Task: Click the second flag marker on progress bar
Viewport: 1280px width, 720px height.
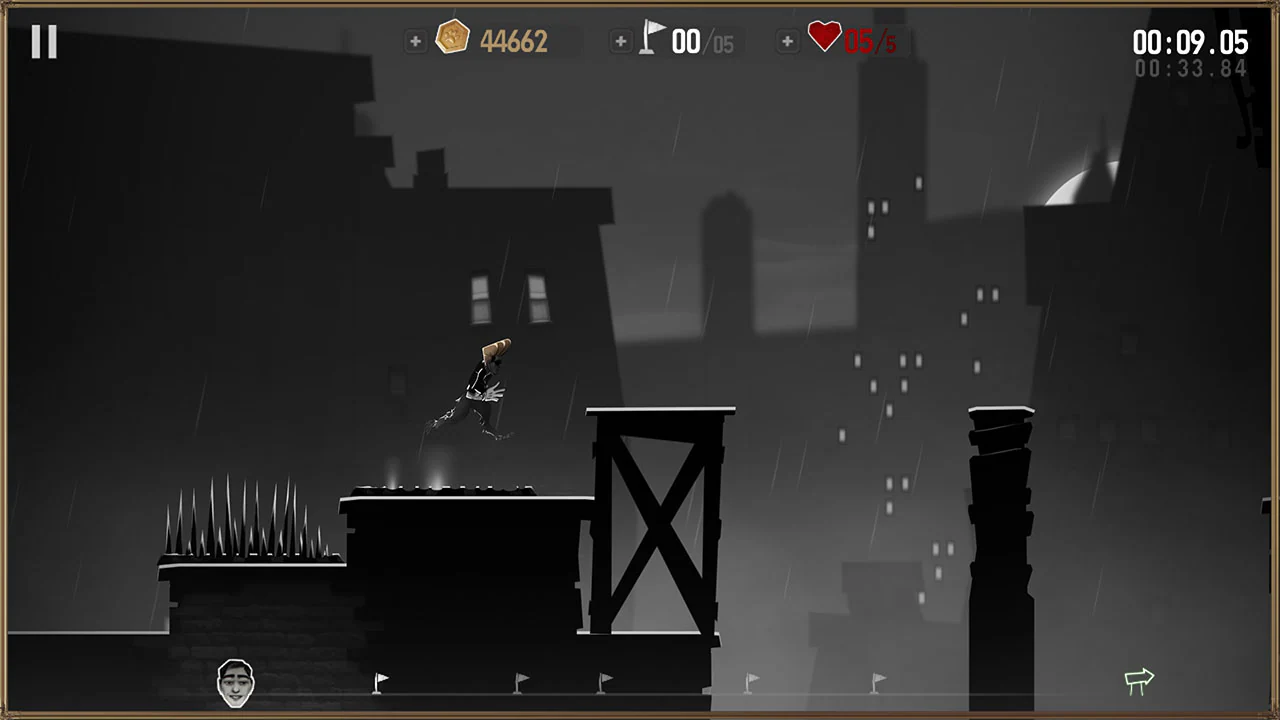Action: 521,681
